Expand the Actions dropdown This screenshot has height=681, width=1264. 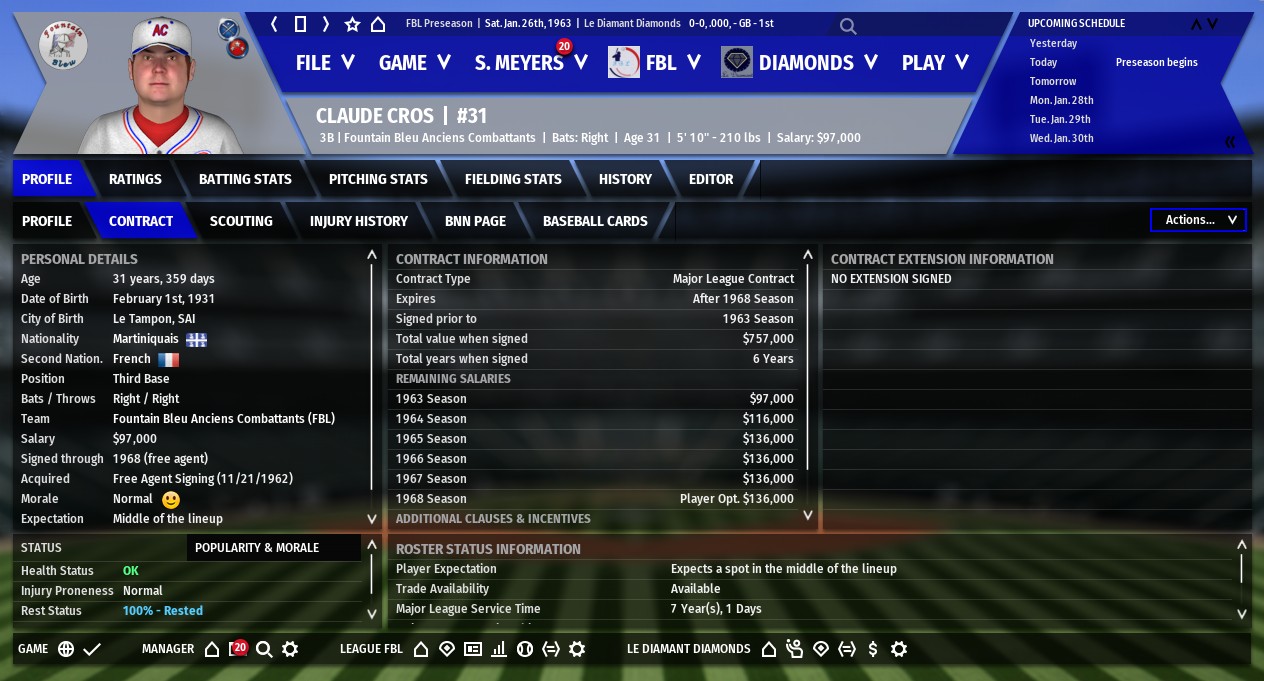click(1198, 220)
